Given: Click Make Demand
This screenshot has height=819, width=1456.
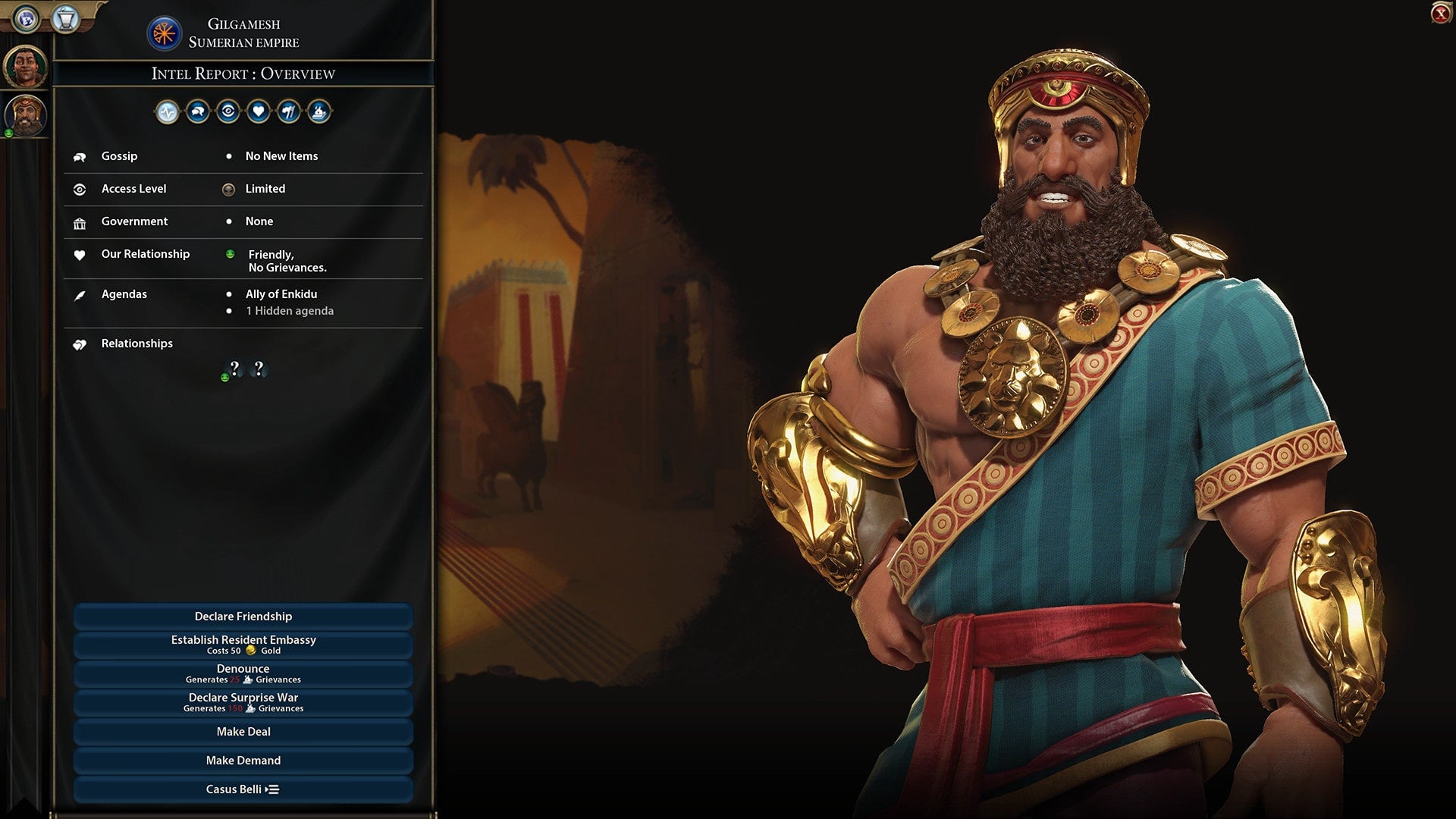Looking at the screenshot, I should (x=243, y=760).
